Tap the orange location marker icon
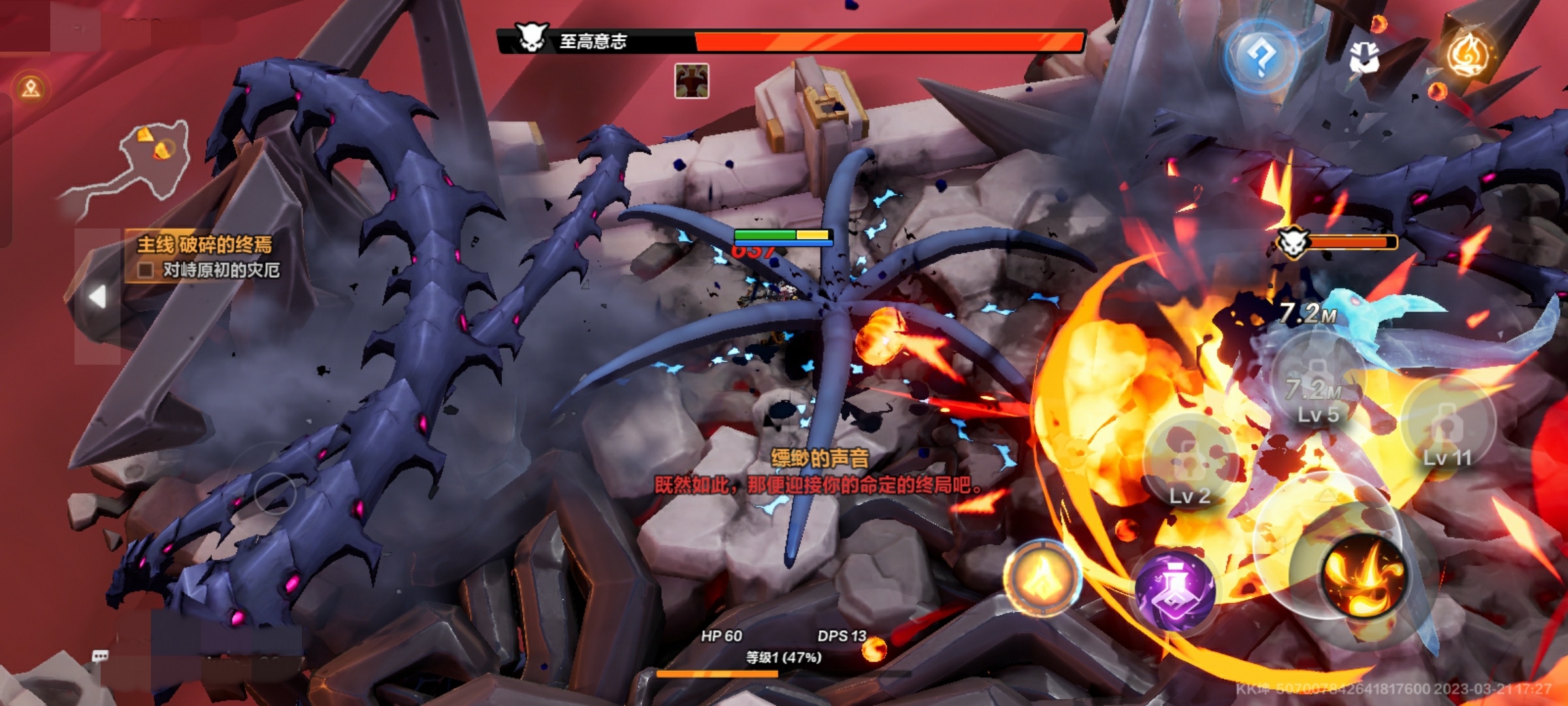The height and width of the screenshot is (706, 1568). (x=31, y=88)
